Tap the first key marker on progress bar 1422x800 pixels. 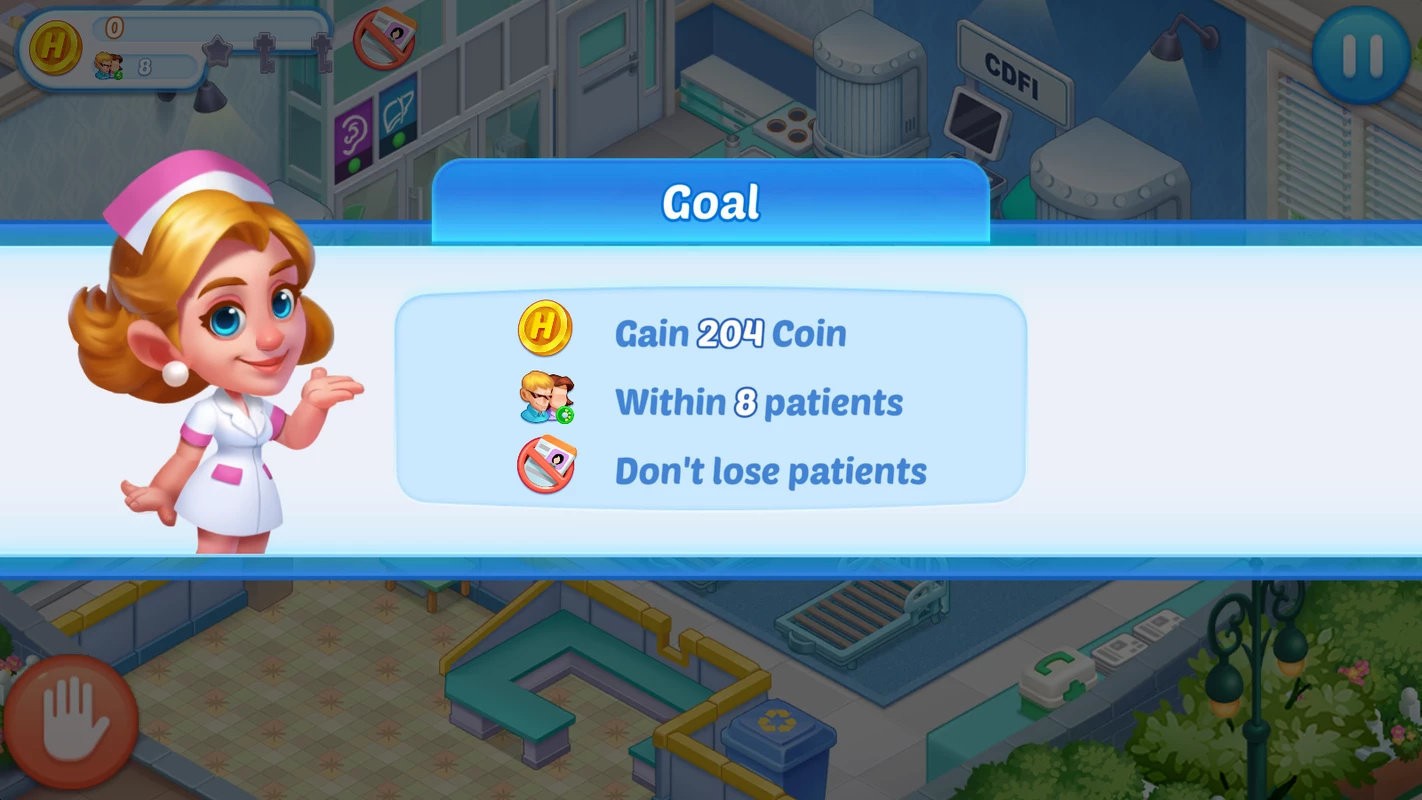click(264, 53)
